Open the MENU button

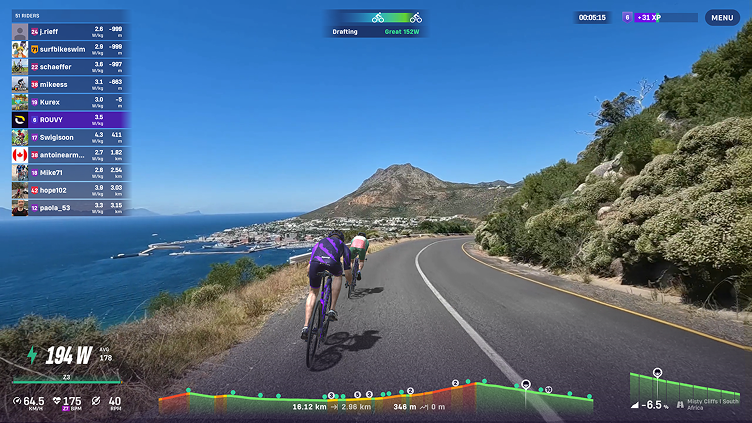(721, 17)
